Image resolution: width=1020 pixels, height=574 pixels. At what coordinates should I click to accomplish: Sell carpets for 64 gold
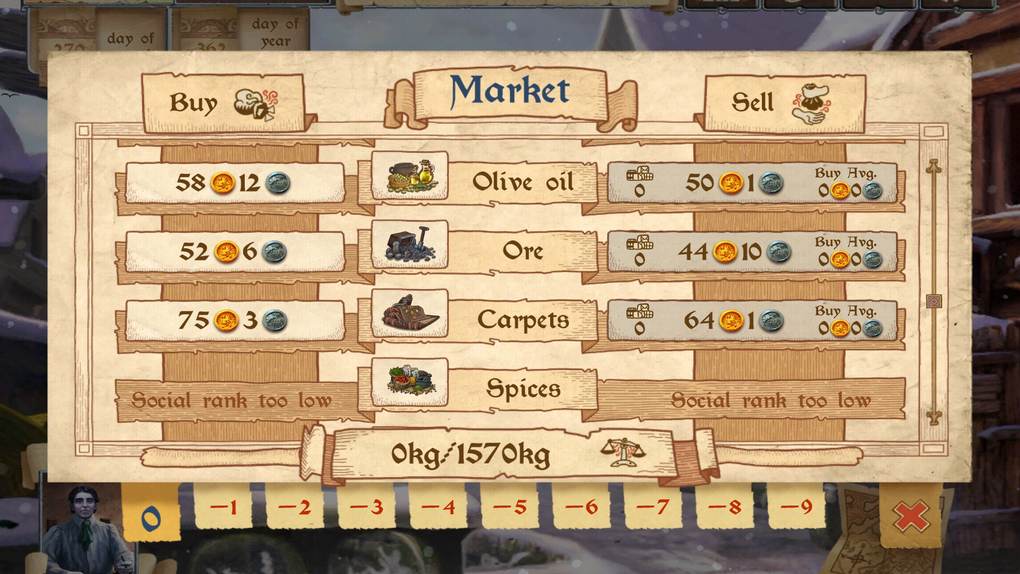[752, 321]
